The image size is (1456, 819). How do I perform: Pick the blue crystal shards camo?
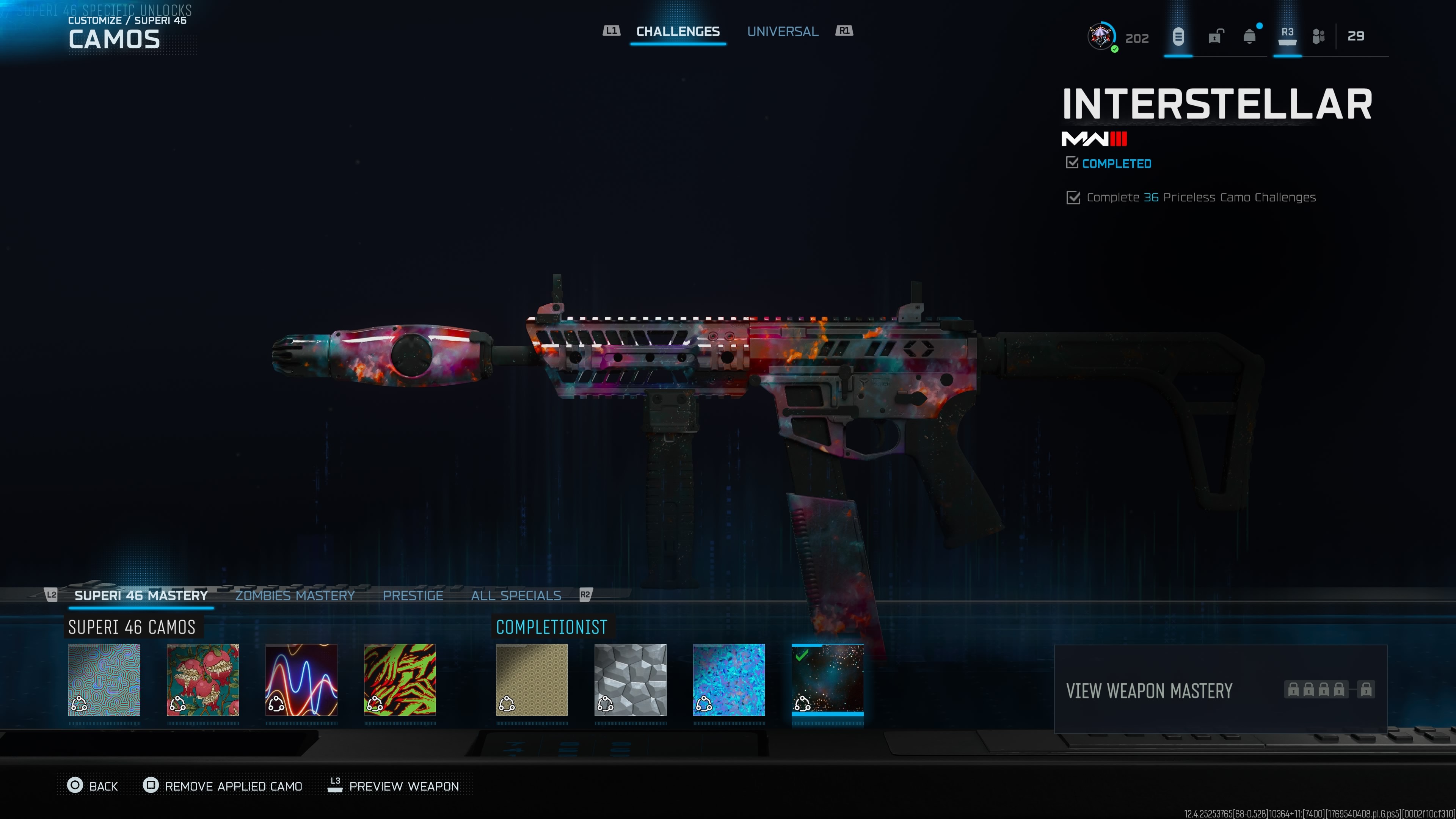728,679
